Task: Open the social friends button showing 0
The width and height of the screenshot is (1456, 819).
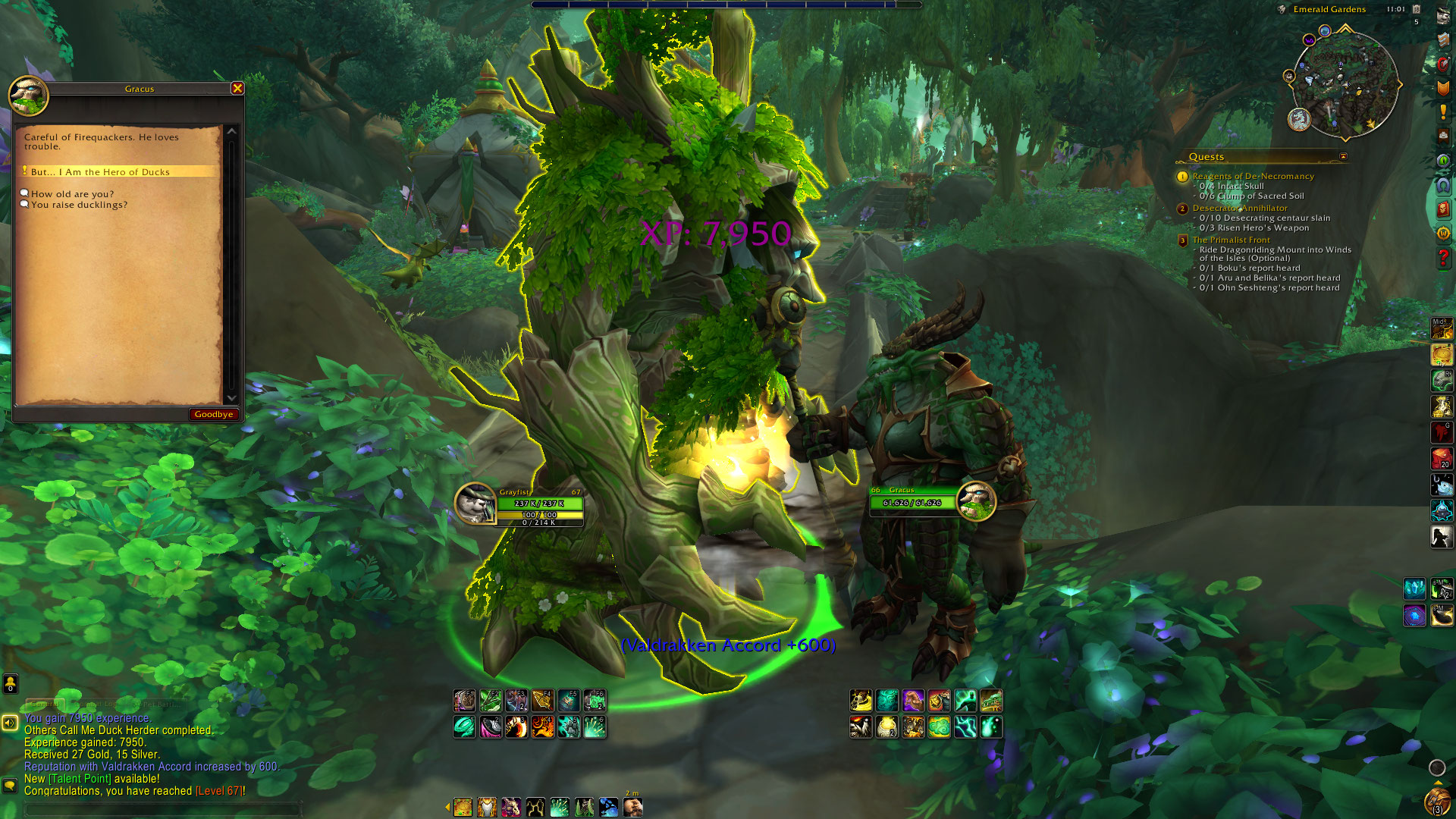Action: click(10, 684)
